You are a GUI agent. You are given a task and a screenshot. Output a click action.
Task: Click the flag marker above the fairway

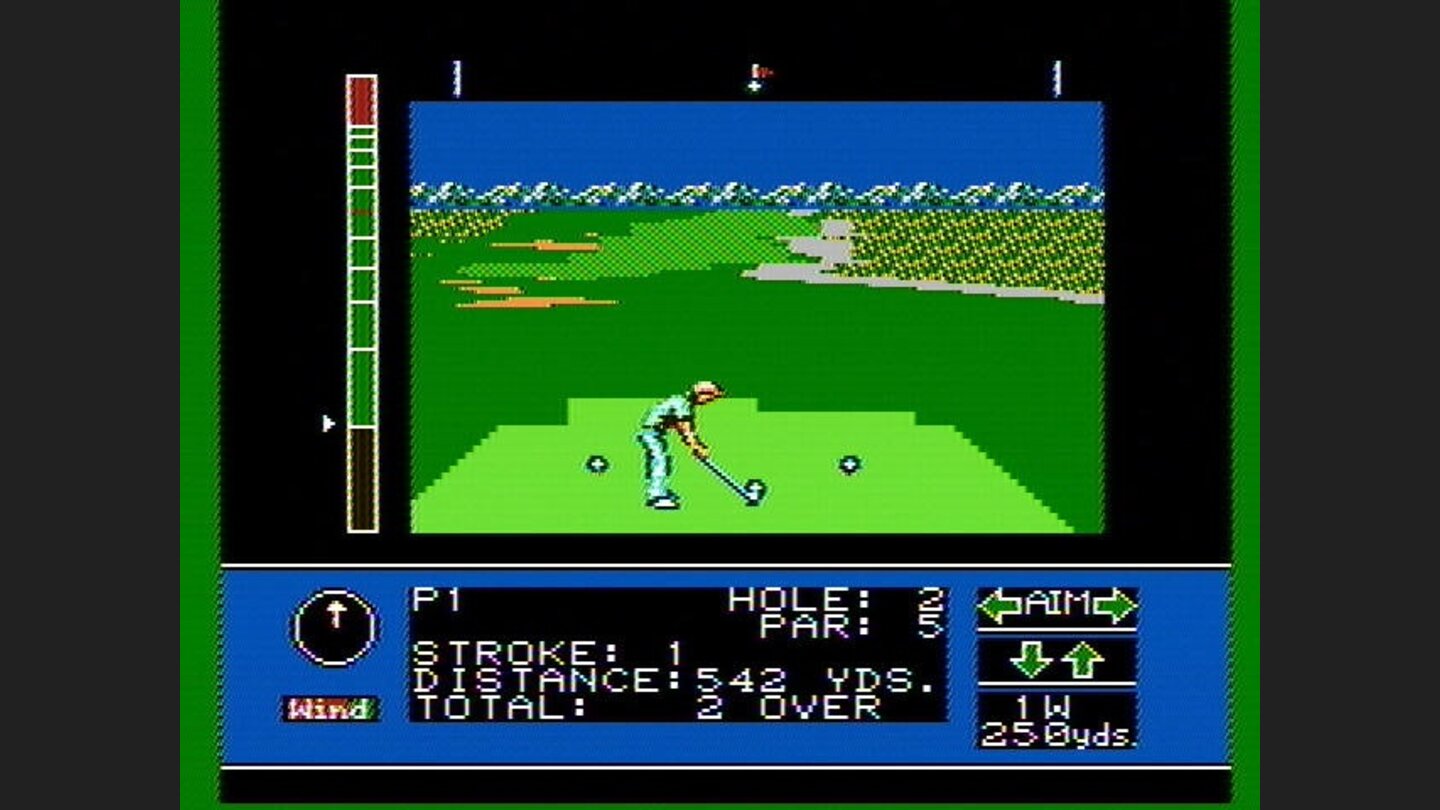[757, 70]
